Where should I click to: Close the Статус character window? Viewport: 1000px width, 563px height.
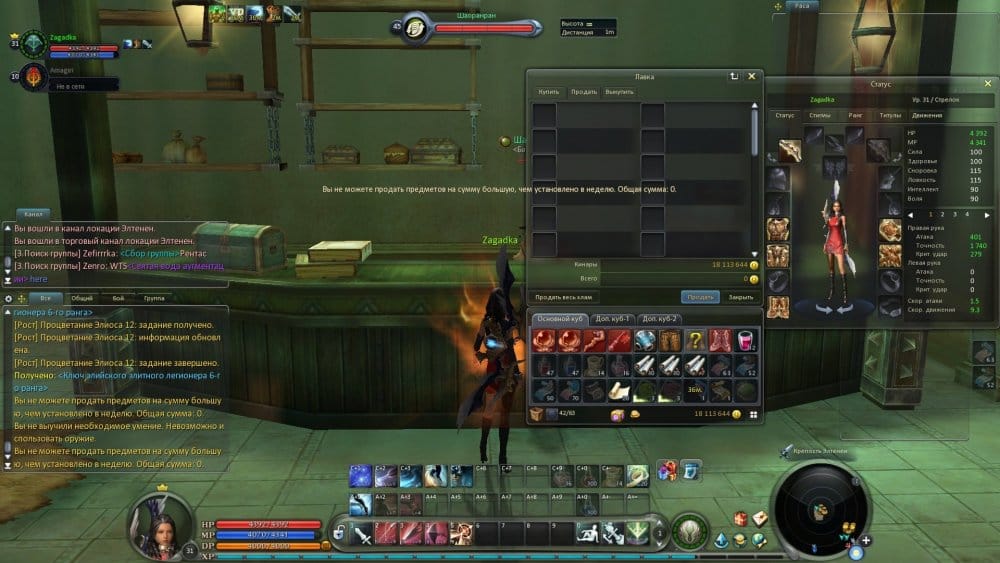coord(987,85)
